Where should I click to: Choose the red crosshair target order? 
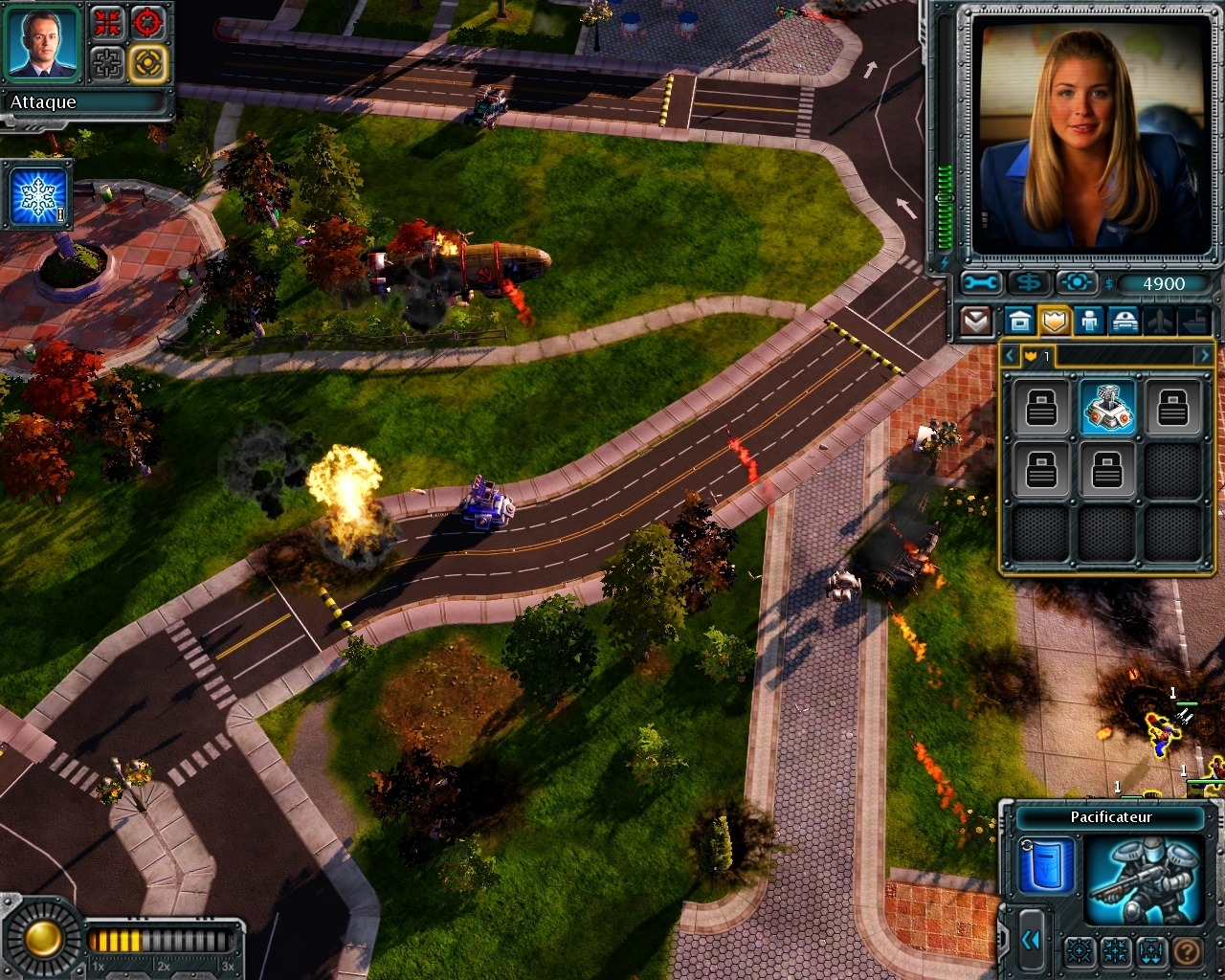tap(148, 23)
